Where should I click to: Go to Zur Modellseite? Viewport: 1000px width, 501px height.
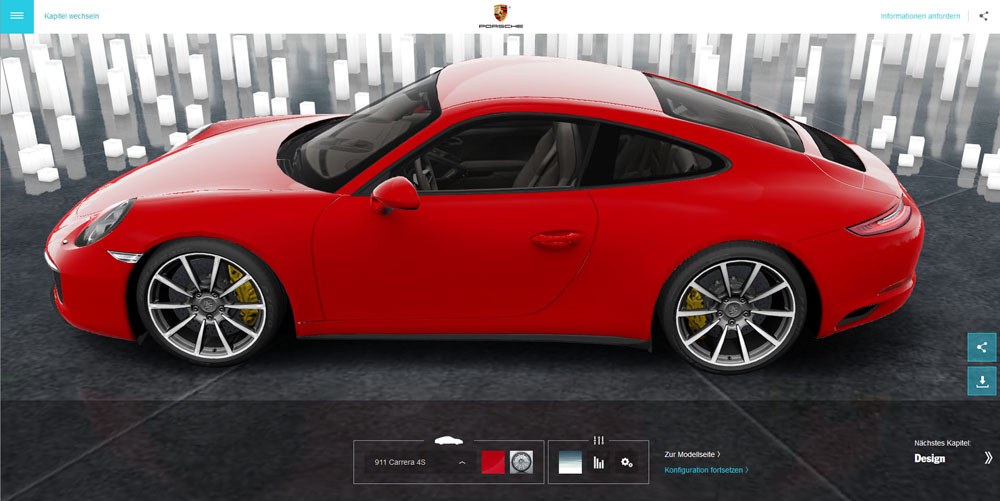click(692, 454)
